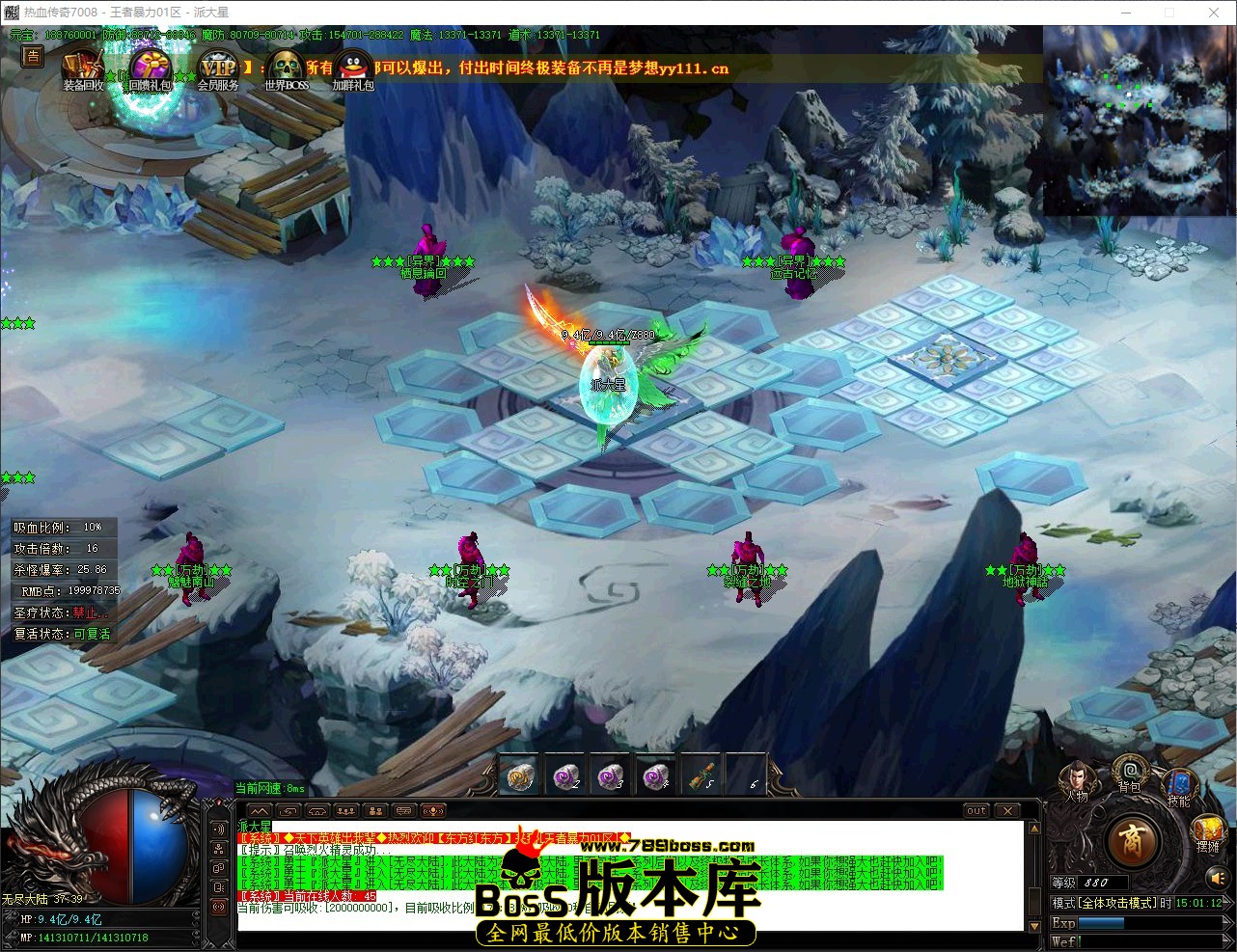Open the 背包 backpack panel

1130,772
